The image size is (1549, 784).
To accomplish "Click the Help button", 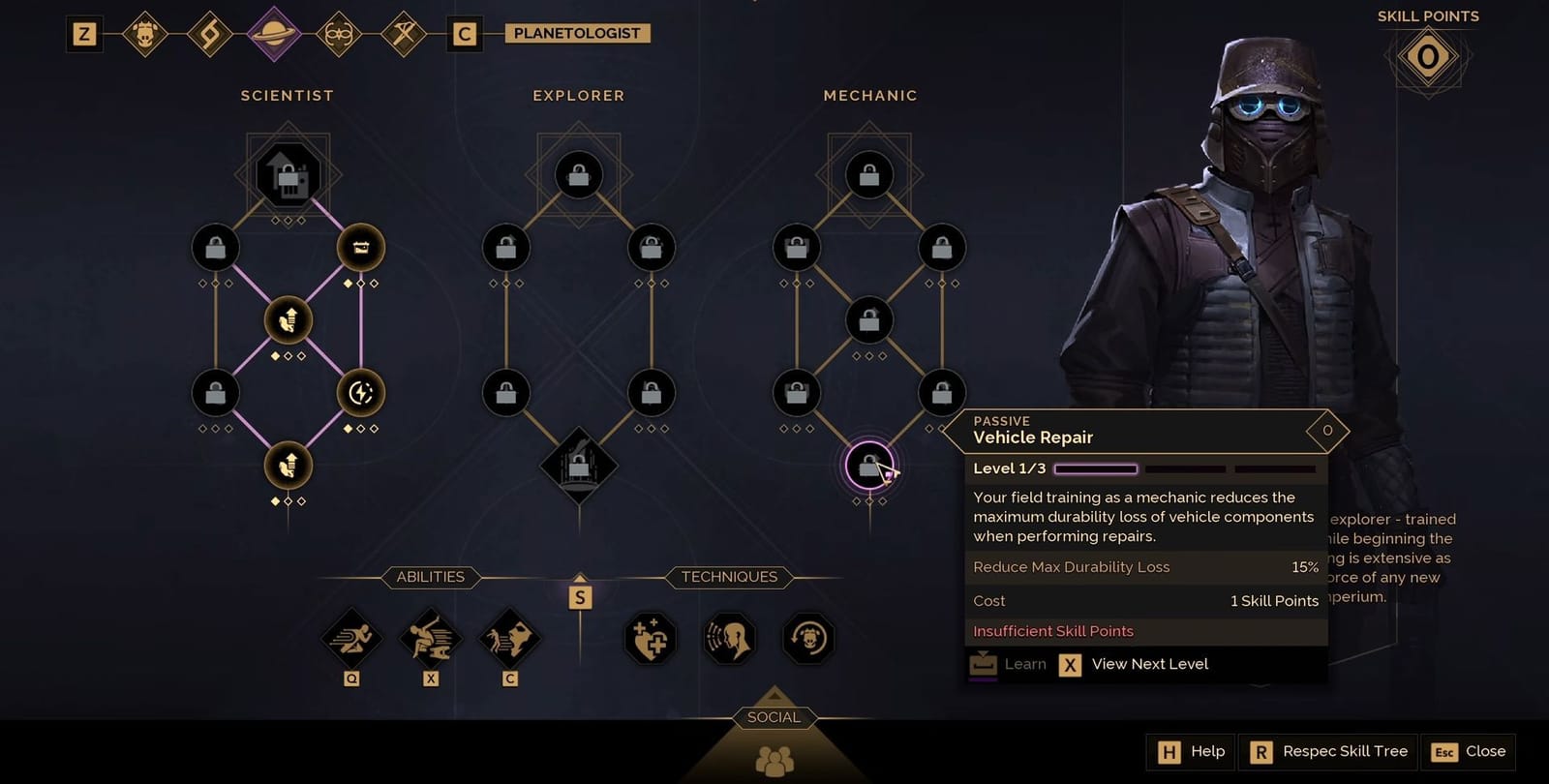I will pyautogui.click(x=1190, y=751).
